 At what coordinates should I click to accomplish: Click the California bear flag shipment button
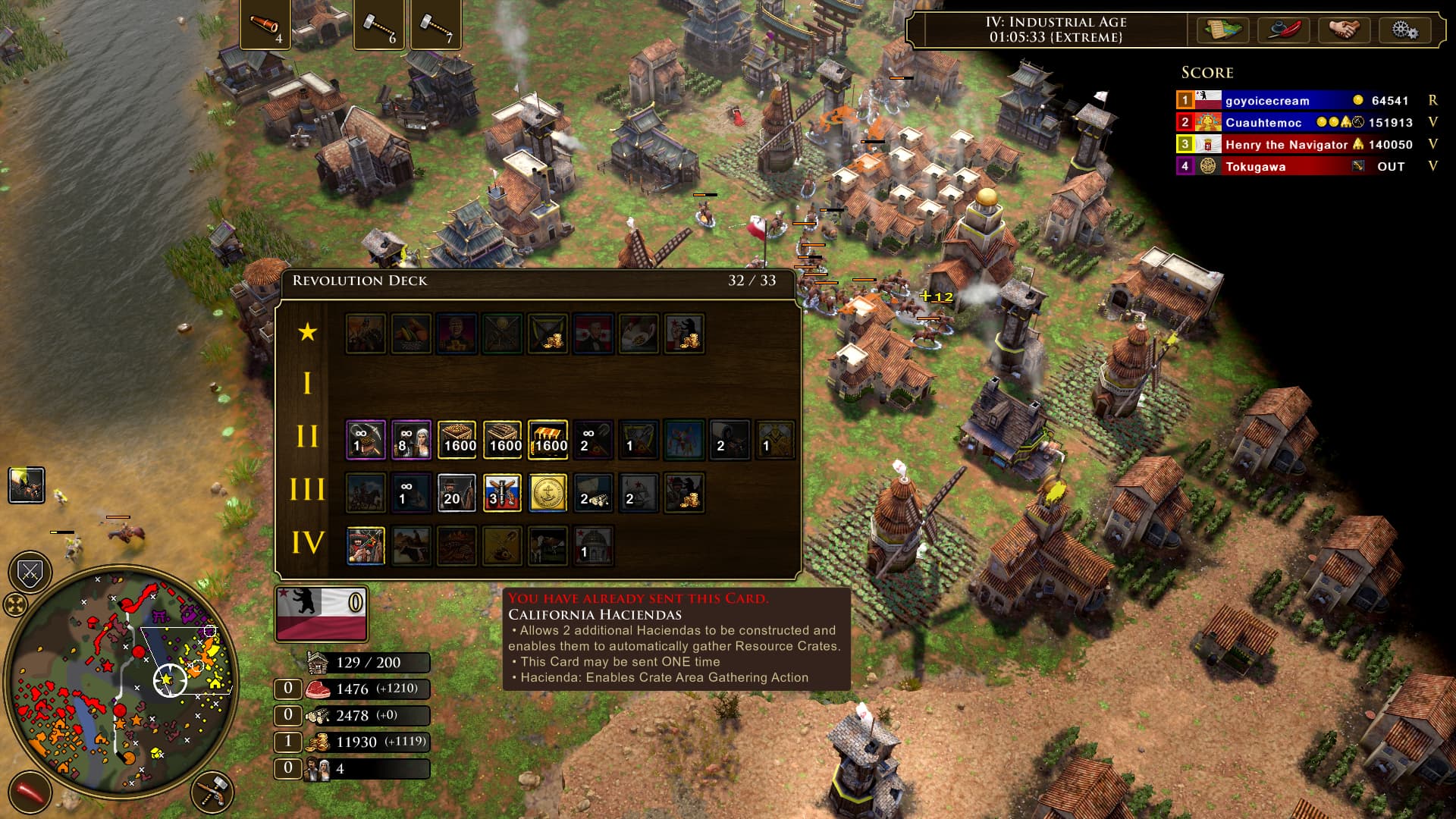coord(322,613)
